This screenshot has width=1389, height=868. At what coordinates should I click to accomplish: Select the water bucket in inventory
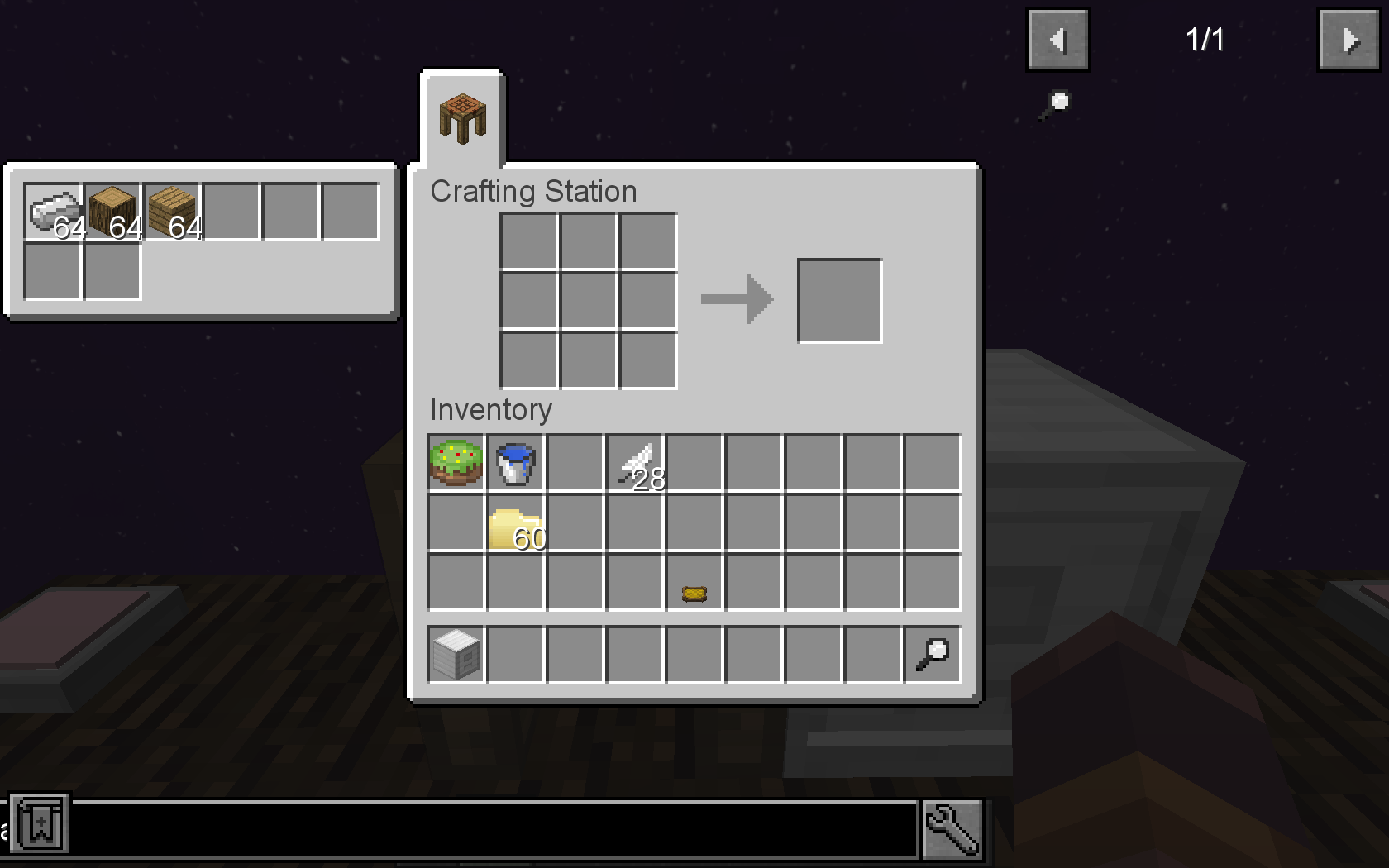click(x=514, y=463)
